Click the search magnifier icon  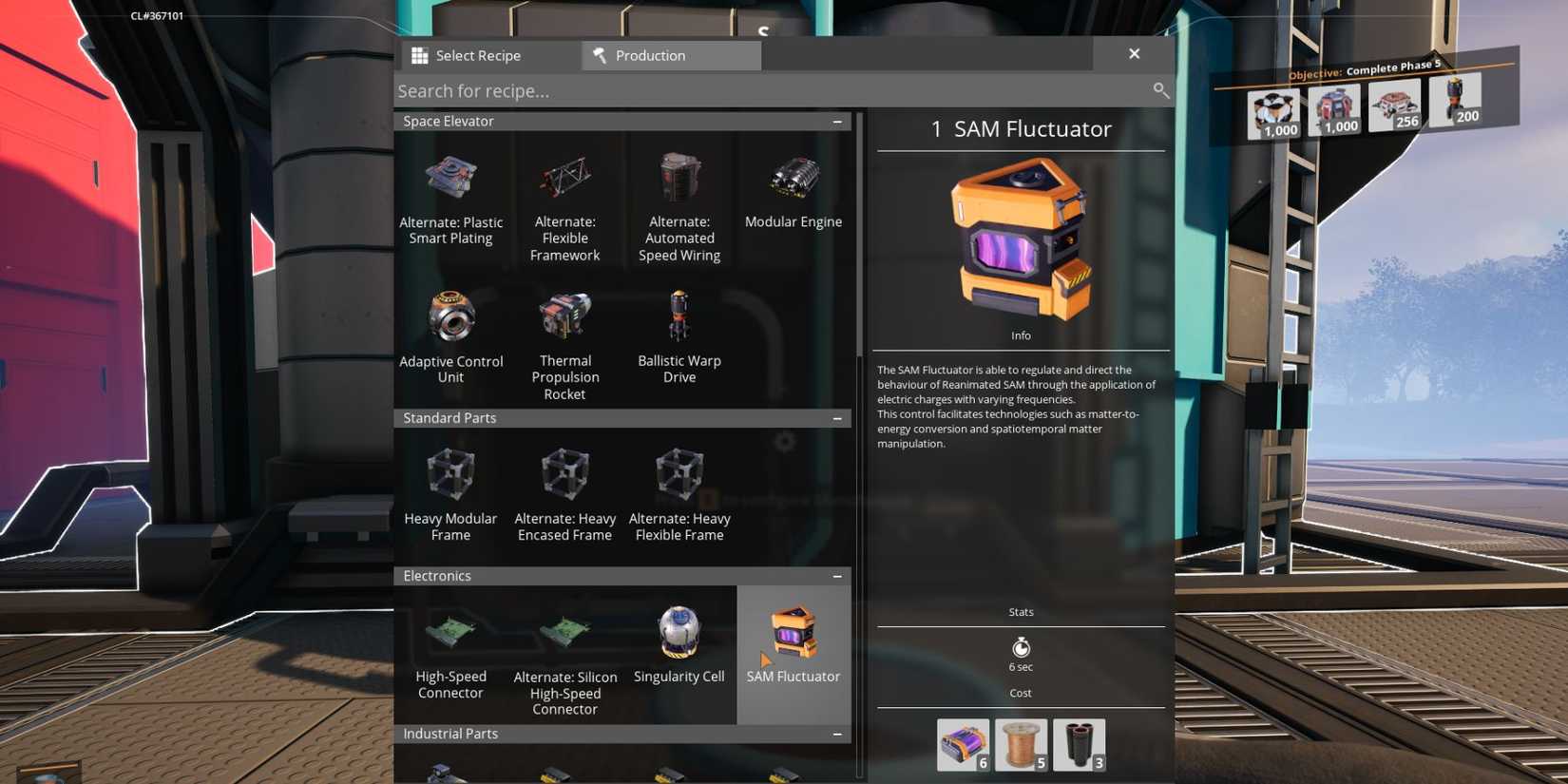[1160, 90]
